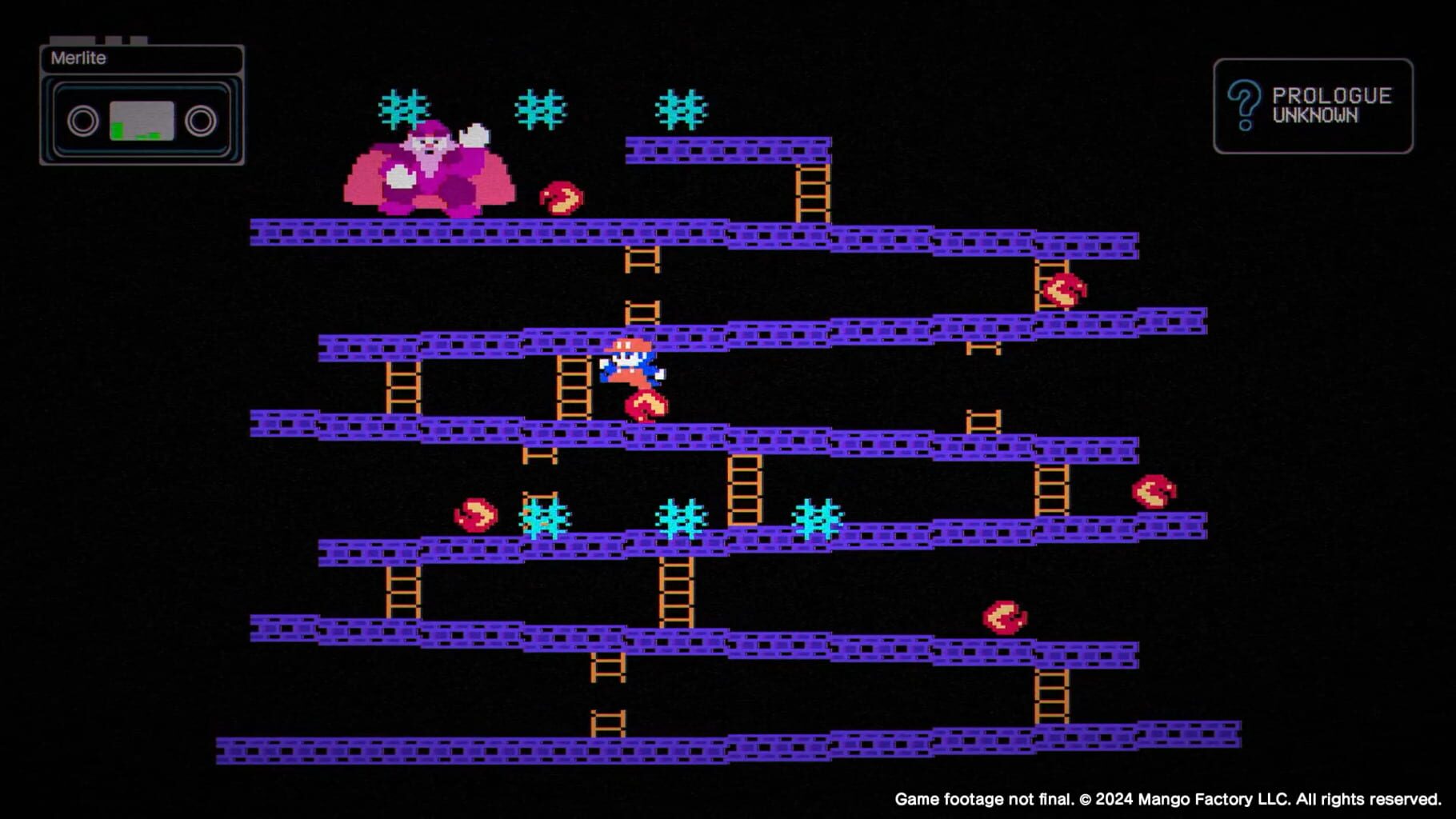This screenshot has height=819, width=1456.
Task: Click the red enemy near the middle-right ladder
Action: coord(1064,290)
